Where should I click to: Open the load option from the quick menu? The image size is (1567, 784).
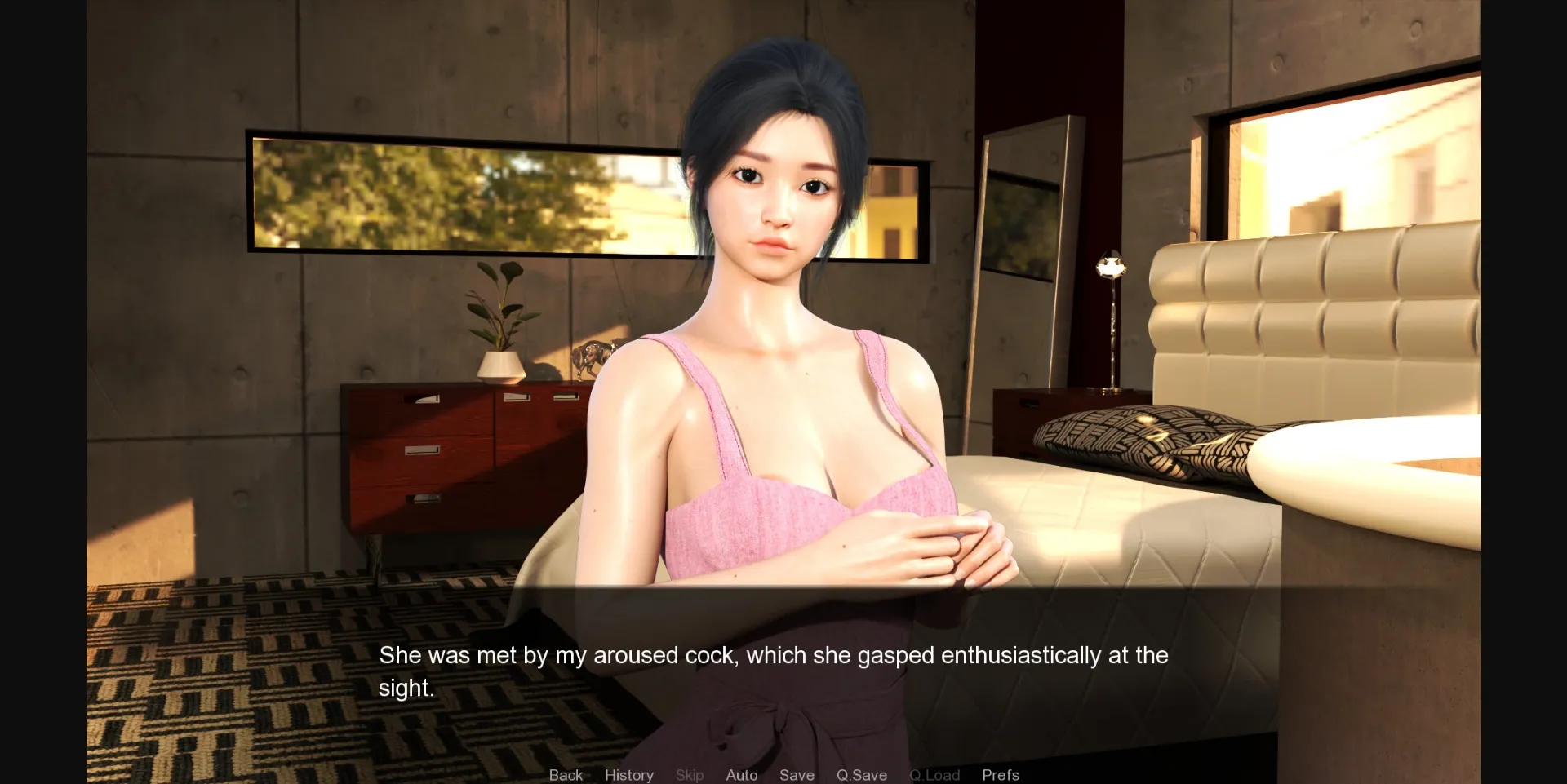coord(934,775)
